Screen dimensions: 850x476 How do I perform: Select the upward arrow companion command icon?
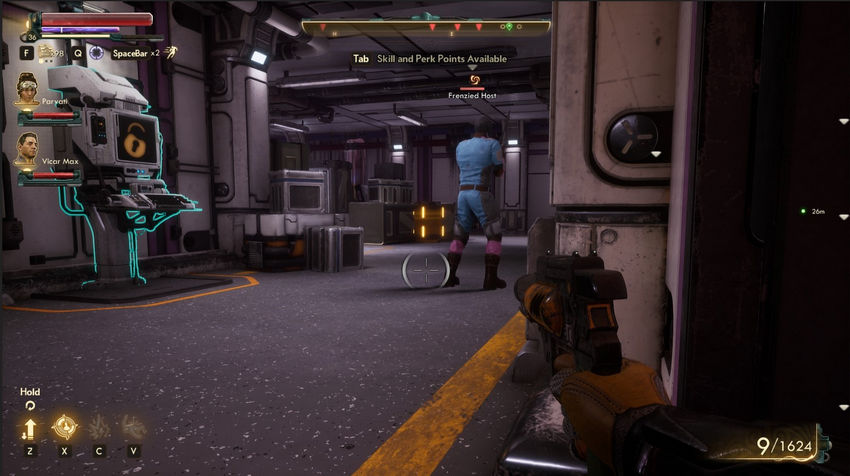pyautogui.click(x=29, y=428)
